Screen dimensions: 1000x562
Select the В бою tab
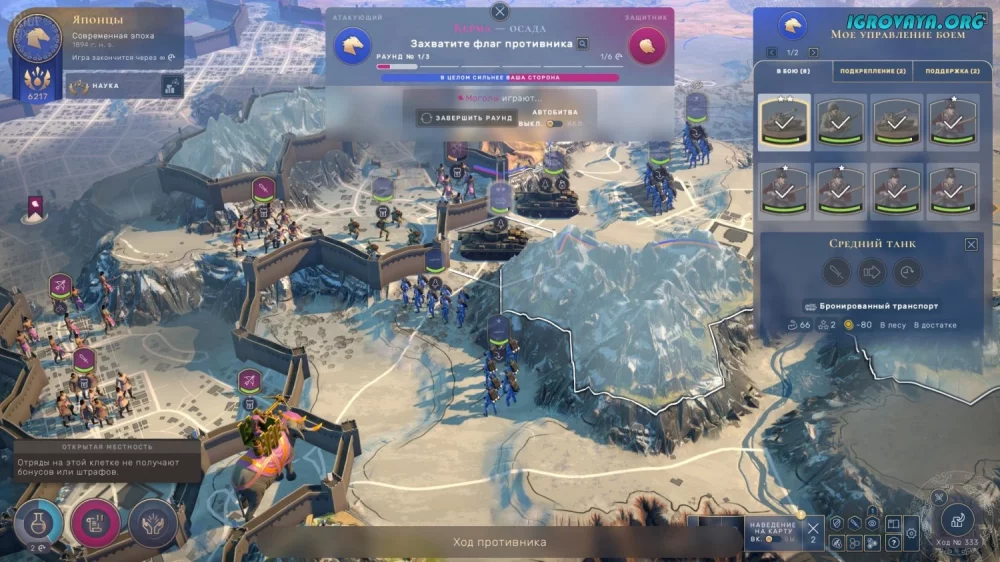(791, 71)
